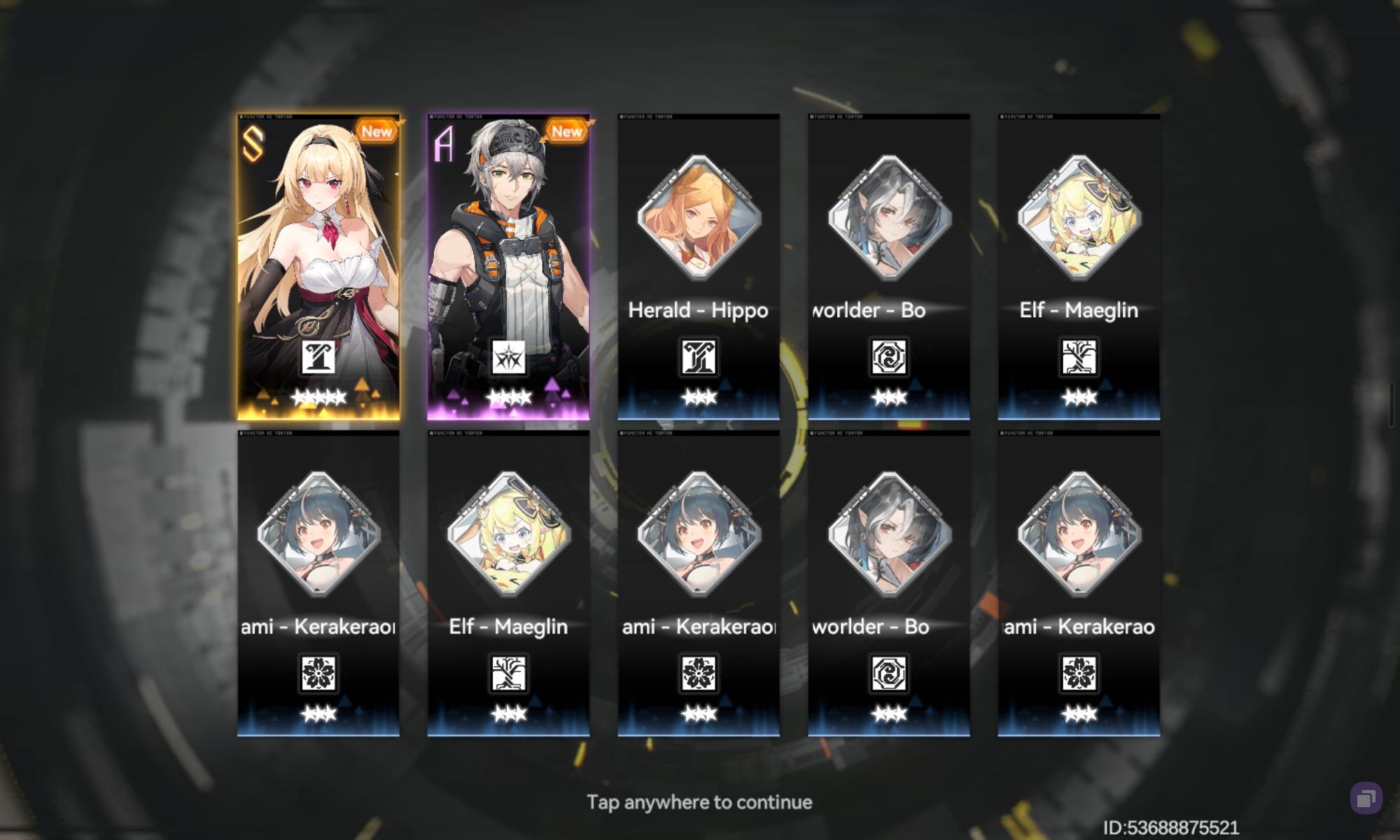This screenshot has width=1400, height=840.
Task: Select the element icon on the S-rank card
Action: tap(319, 356)
